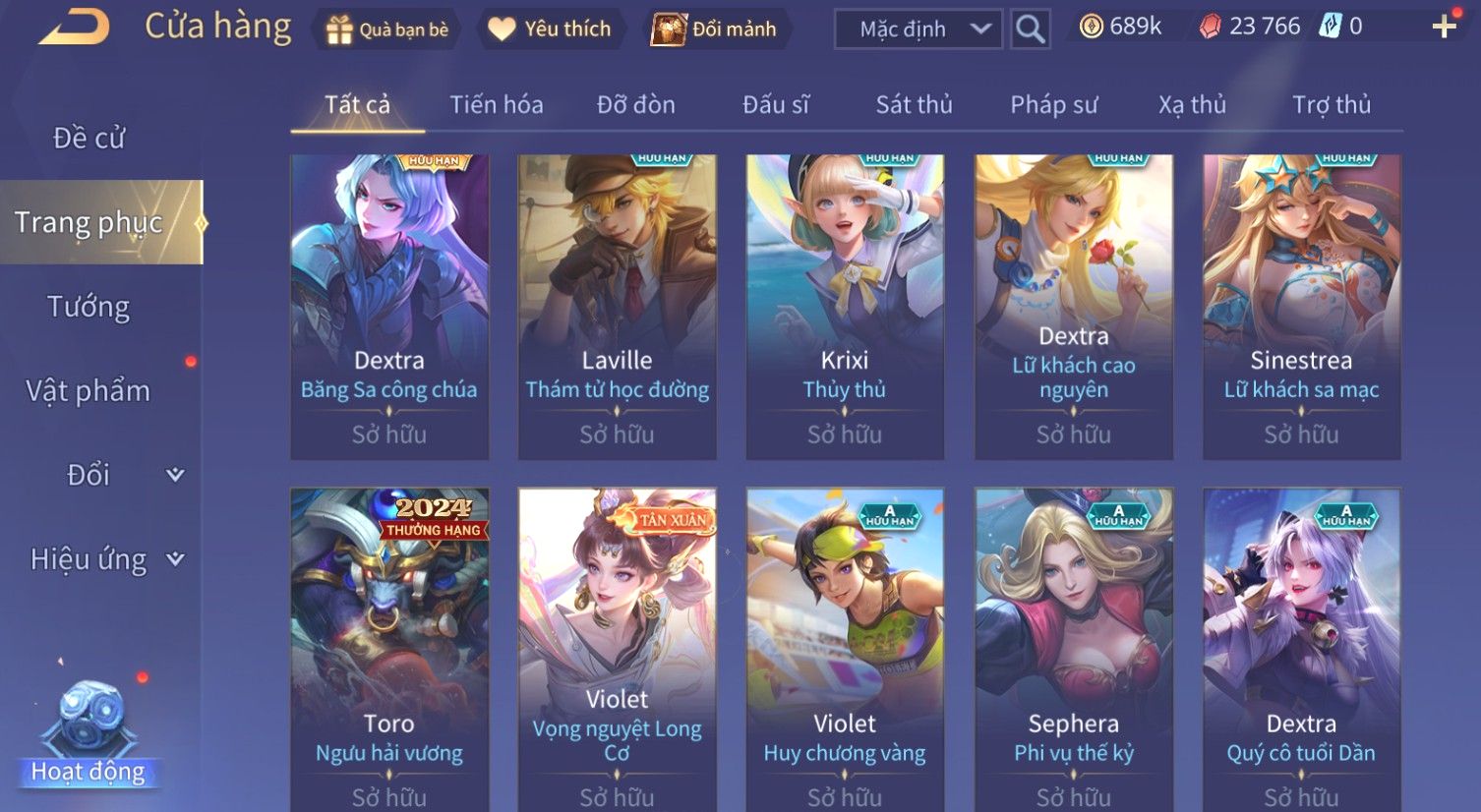Show the Trợ thủ skins tab
1481x812 pixels.
point(1331,104)
